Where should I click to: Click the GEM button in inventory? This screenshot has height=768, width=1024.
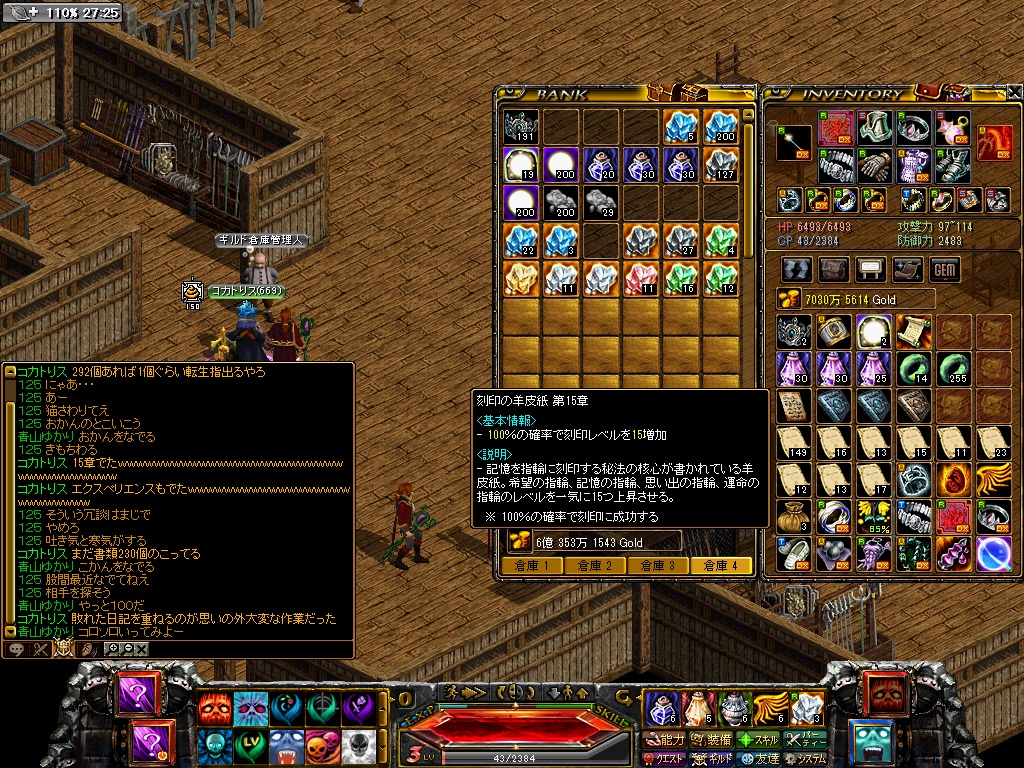(x=944, y=269)
